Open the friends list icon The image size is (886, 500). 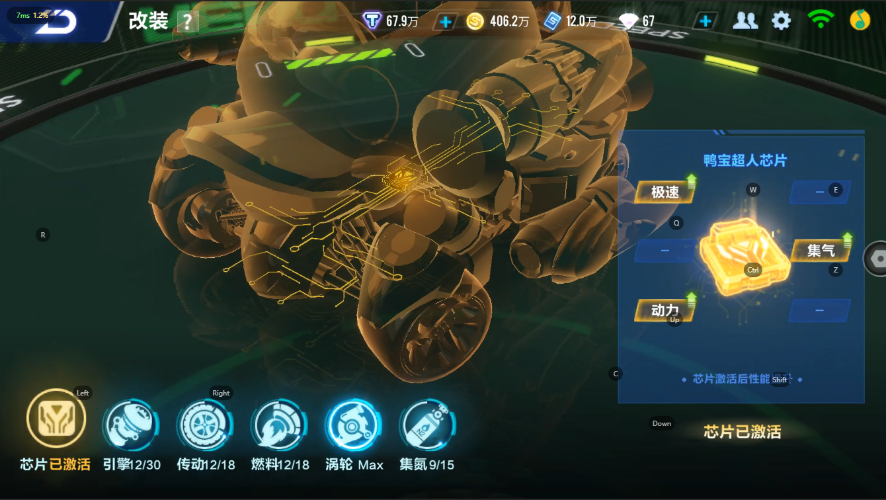click(x=744, y=20)
